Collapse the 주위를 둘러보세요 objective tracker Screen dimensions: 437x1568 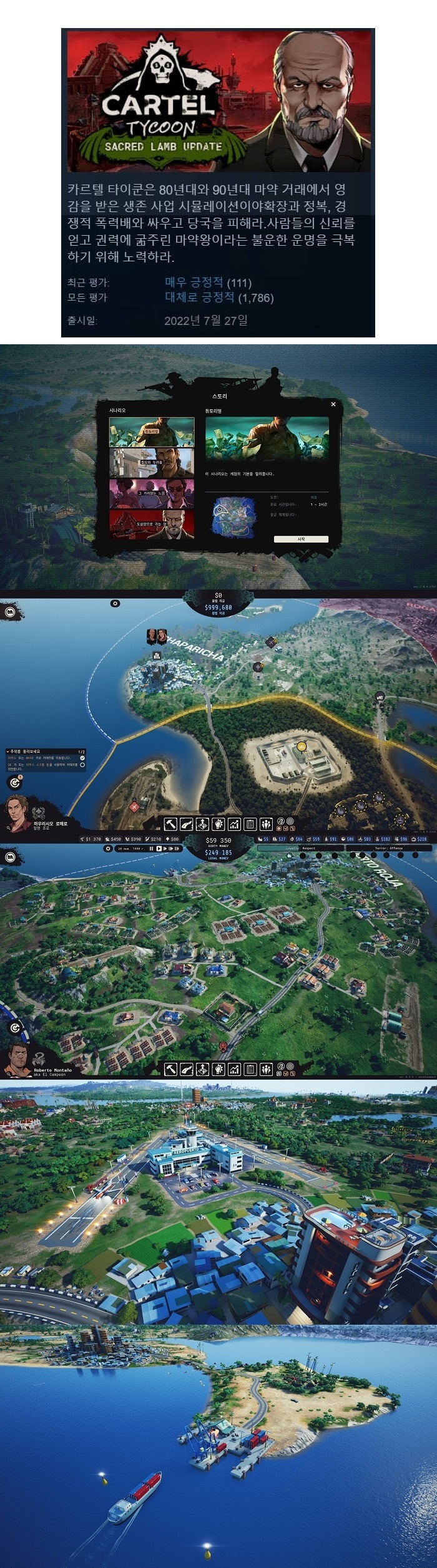pos(8,752)
